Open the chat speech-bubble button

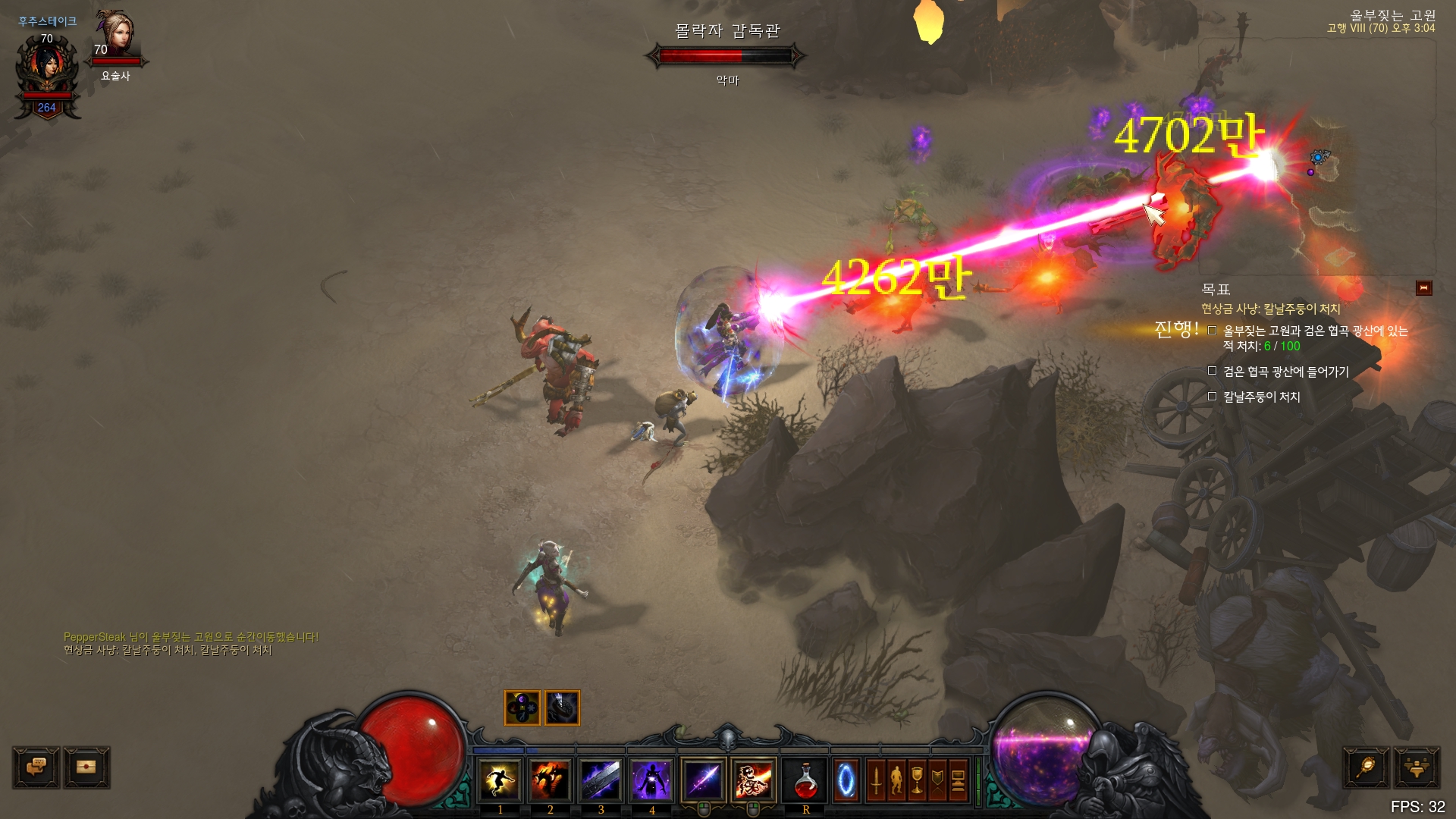click(36, 767)
